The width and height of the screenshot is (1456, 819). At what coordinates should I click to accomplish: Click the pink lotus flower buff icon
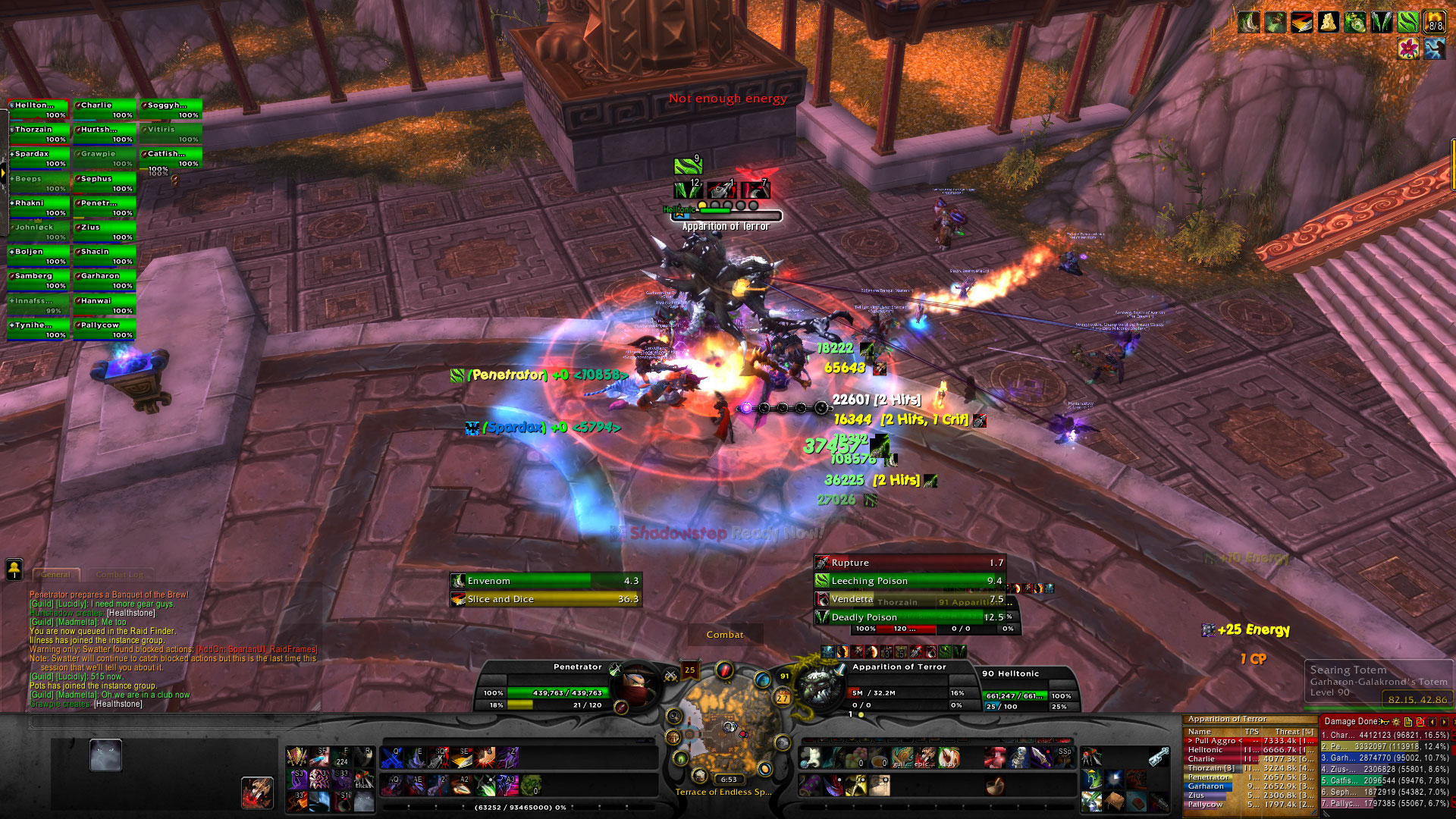[x=1408, y=49]
